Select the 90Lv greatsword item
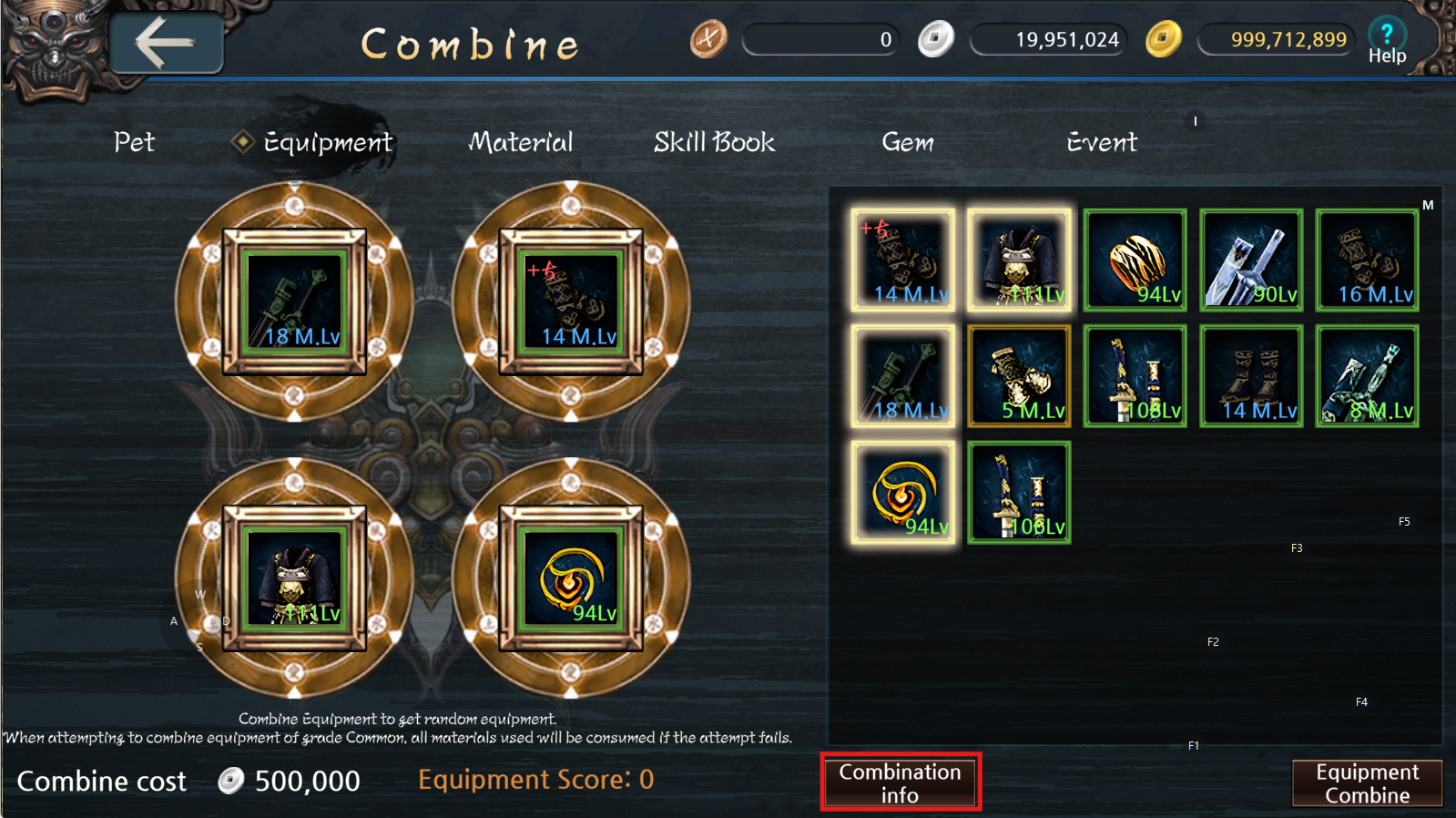 coord(1250,260)
